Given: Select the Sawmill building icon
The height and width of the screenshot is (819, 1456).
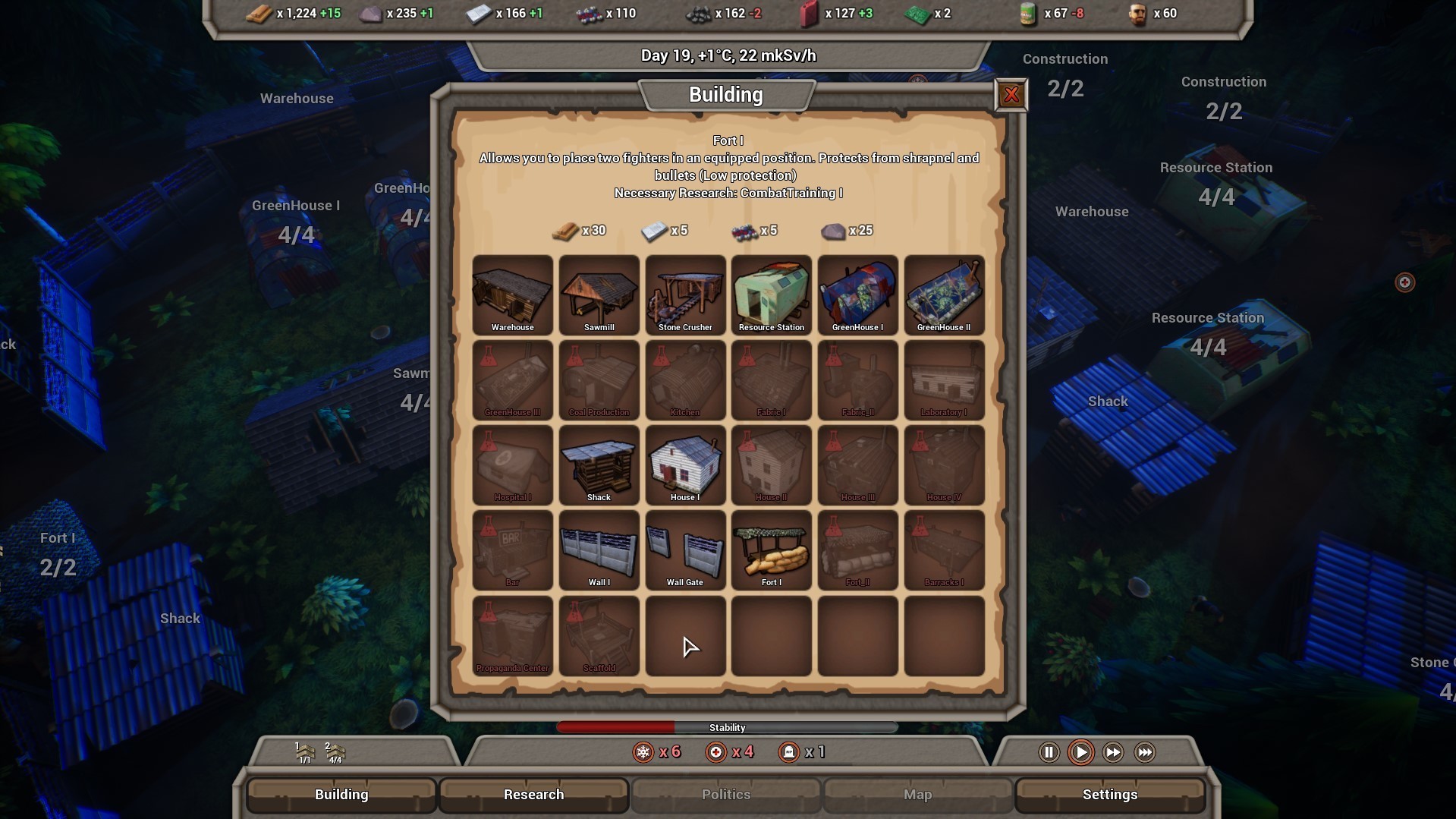Looking at the screenshot, I should click(x=599, y=295).
